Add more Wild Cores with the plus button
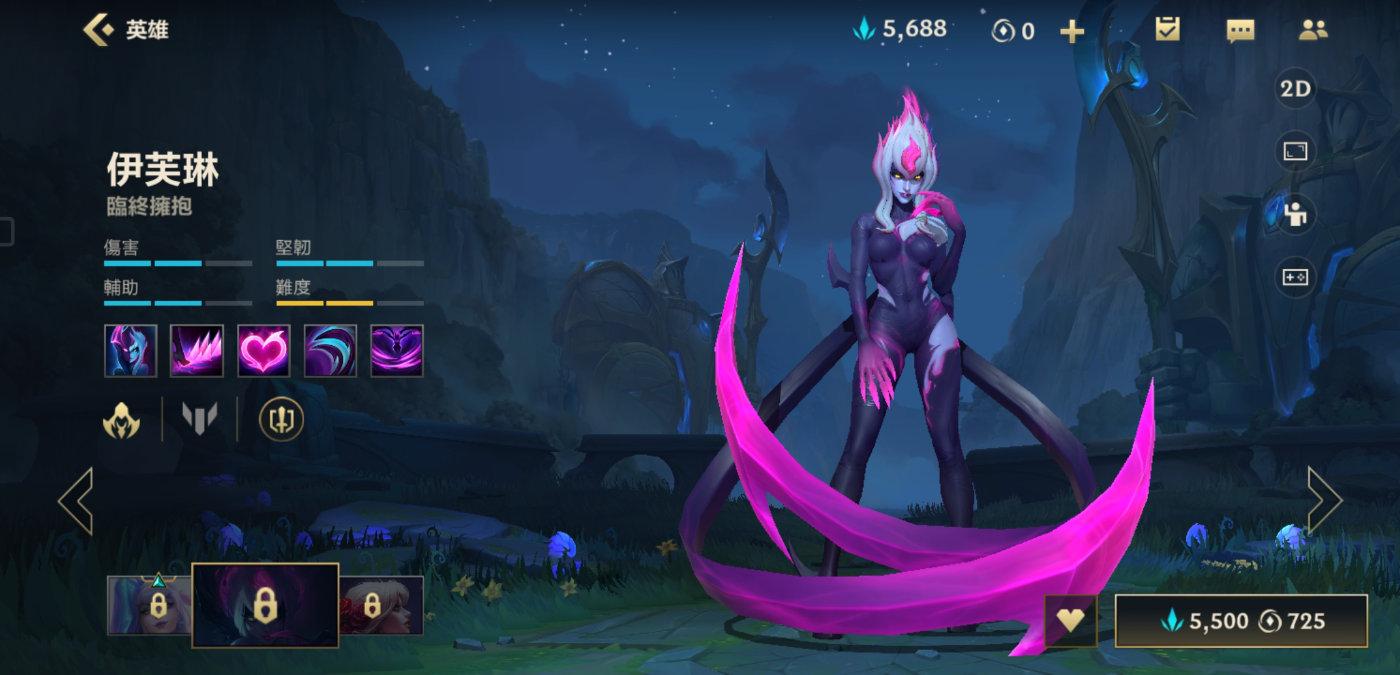Screen dimensions: 1400x675 click(x=1072, y=32)
